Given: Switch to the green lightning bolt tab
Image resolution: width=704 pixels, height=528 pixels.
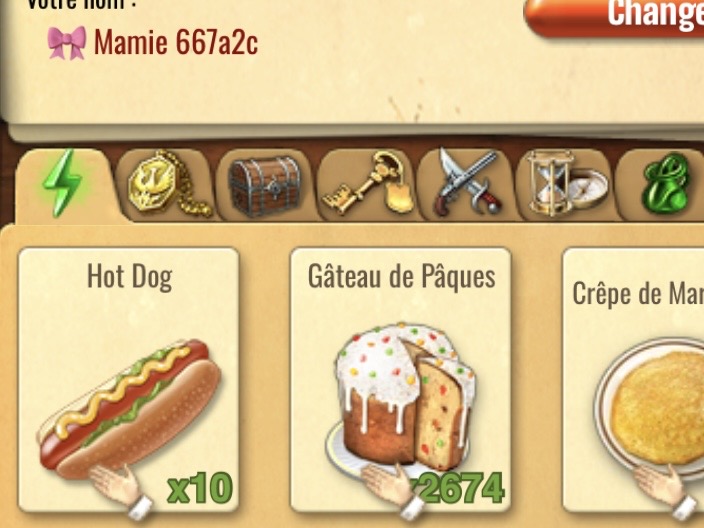Looking at the screenshot, I should [62, 184].
